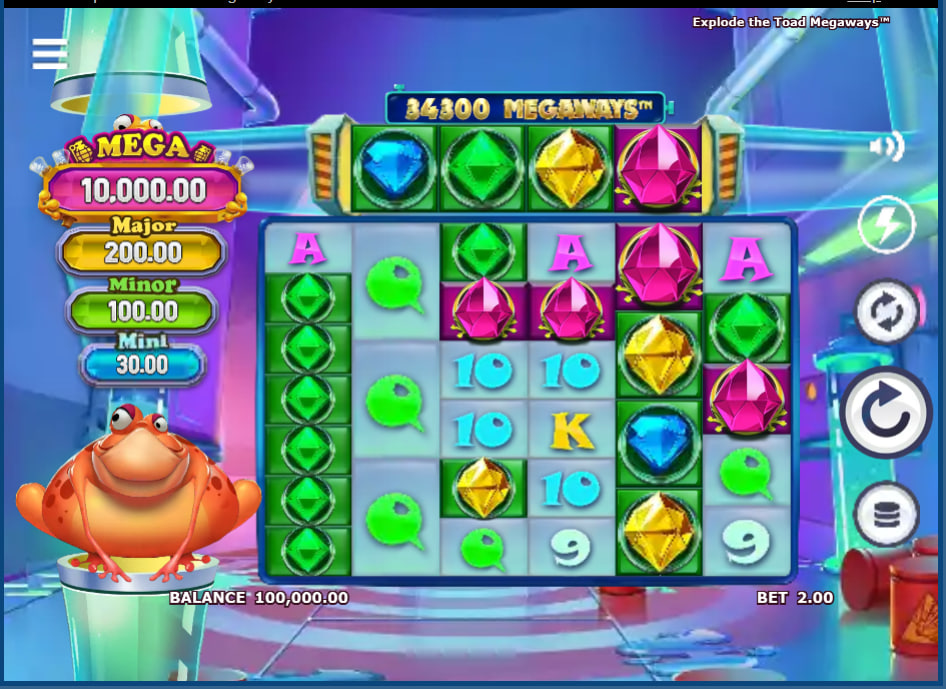The image size is (946, 689).
Task: Activate the lightning bolt turbo button
Action: point(886,226)
